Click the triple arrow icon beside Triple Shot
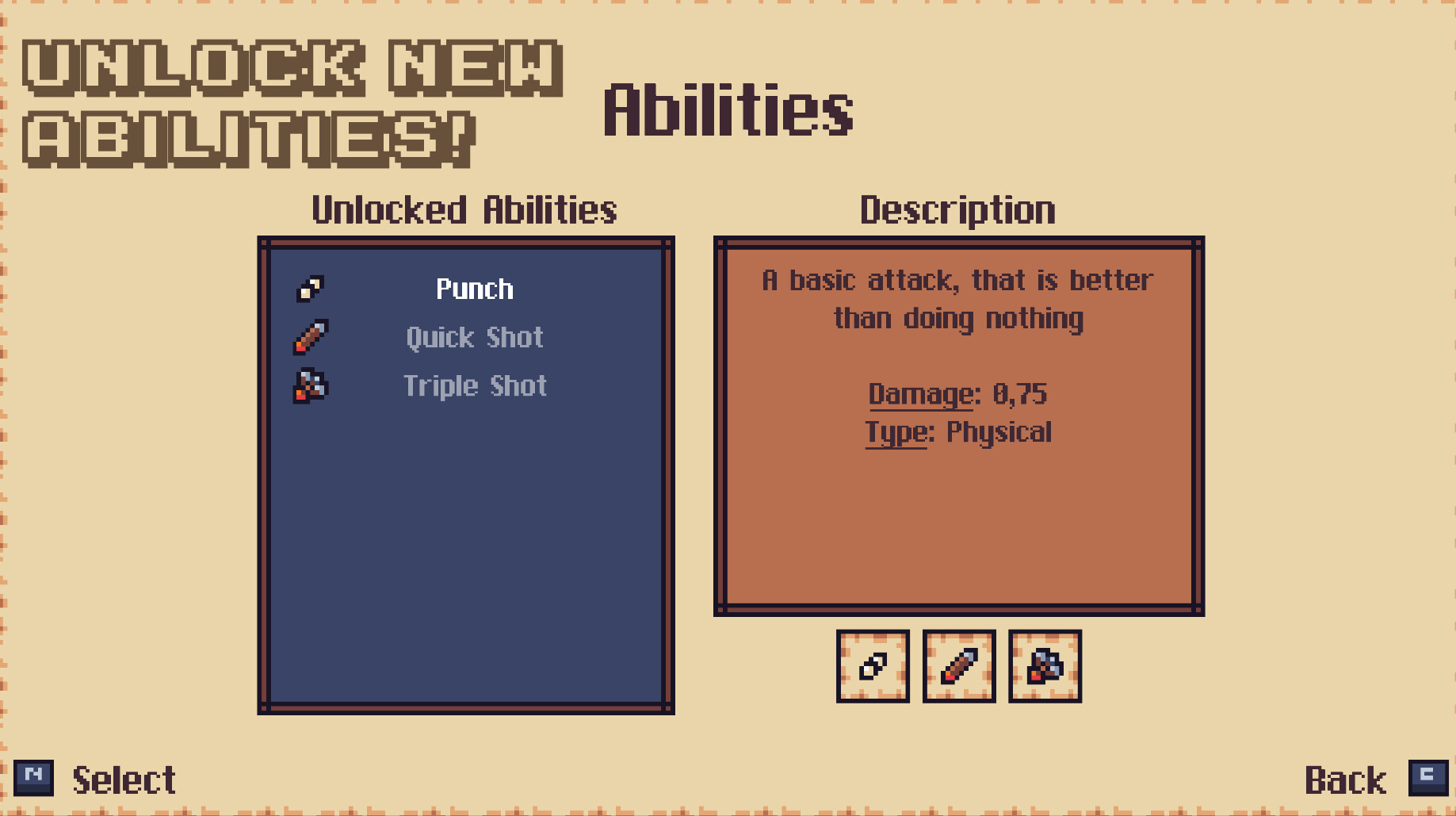Screen dimensions: 1456x816 pos(311,386)
